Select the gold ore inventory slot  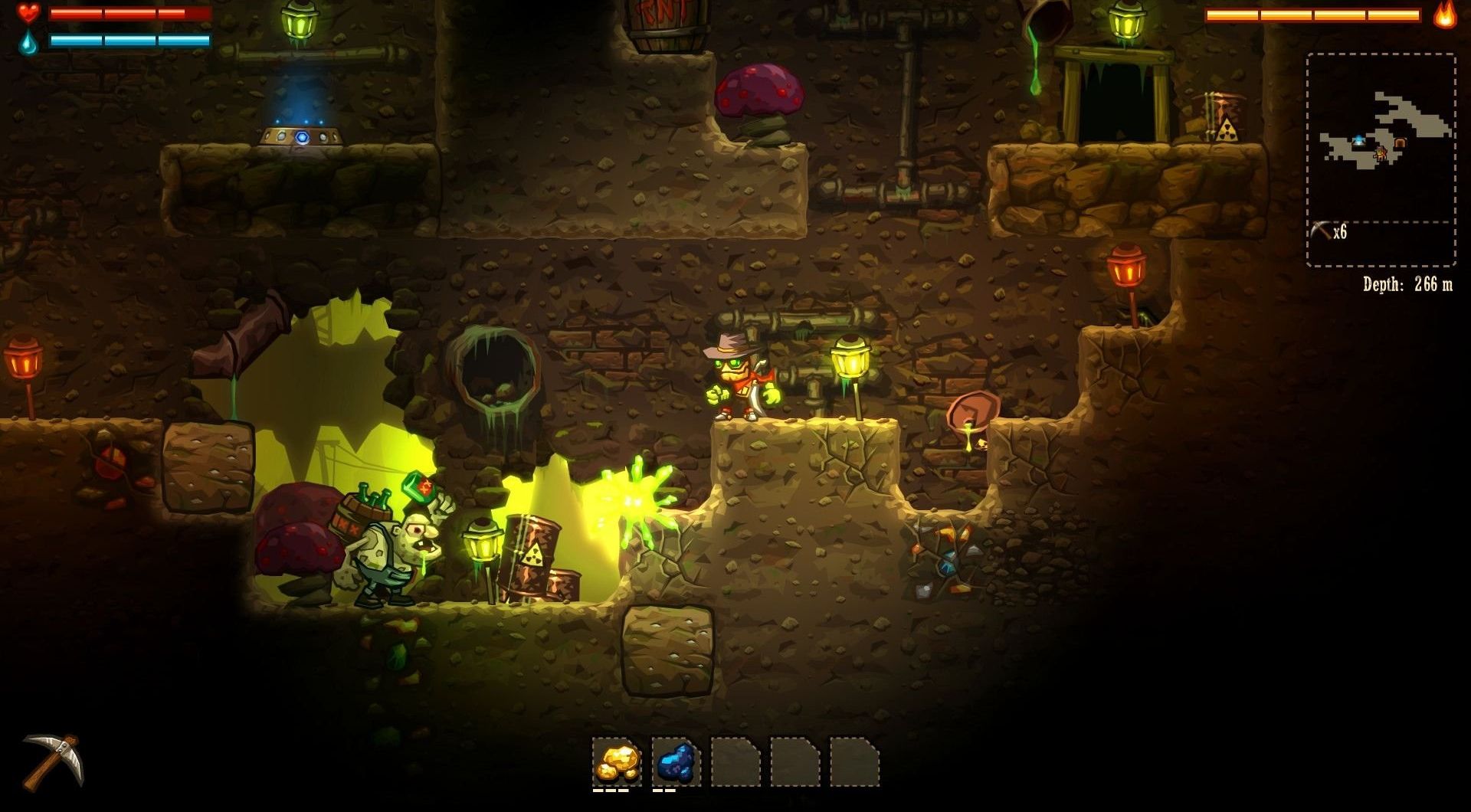pyautogui.click(x=618, y=761)
